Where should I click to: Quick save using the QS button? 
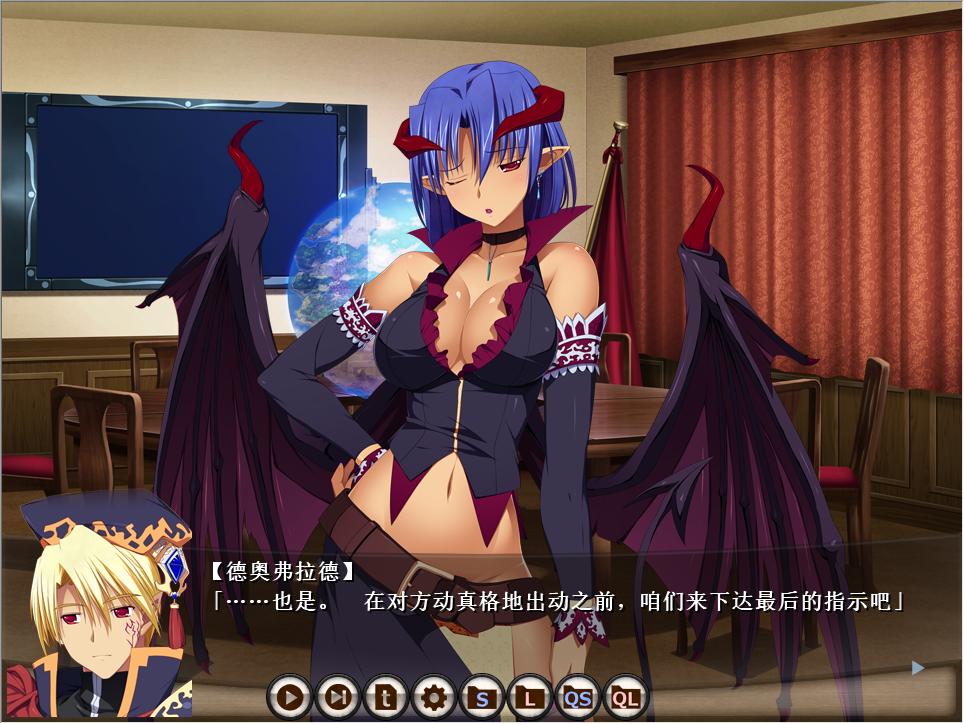pos(578,697)
